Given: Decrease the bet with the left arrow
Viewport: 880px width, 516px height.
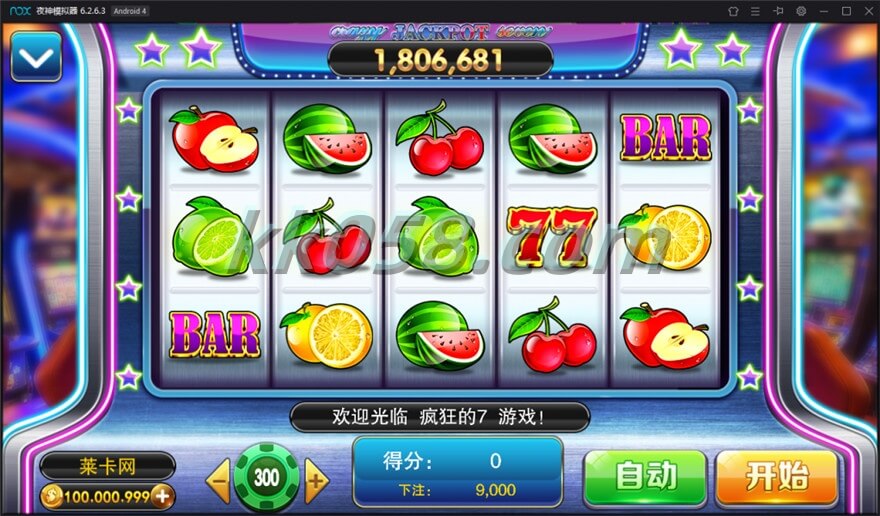Looking at the screenshot, I should (218, 481).
